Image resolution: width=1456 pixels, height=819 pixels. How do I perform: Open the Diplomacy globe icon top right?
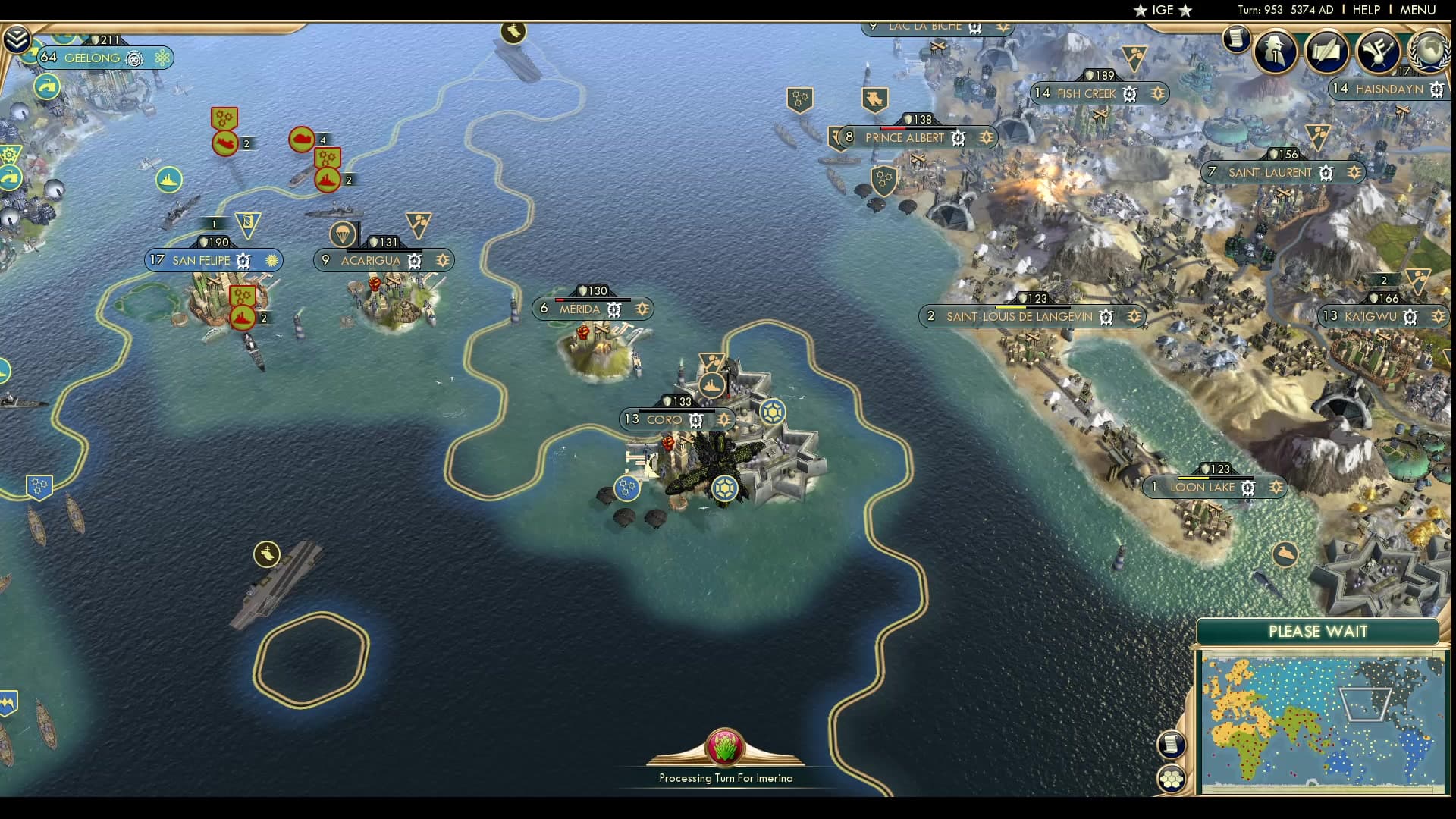pos(1429,53)
